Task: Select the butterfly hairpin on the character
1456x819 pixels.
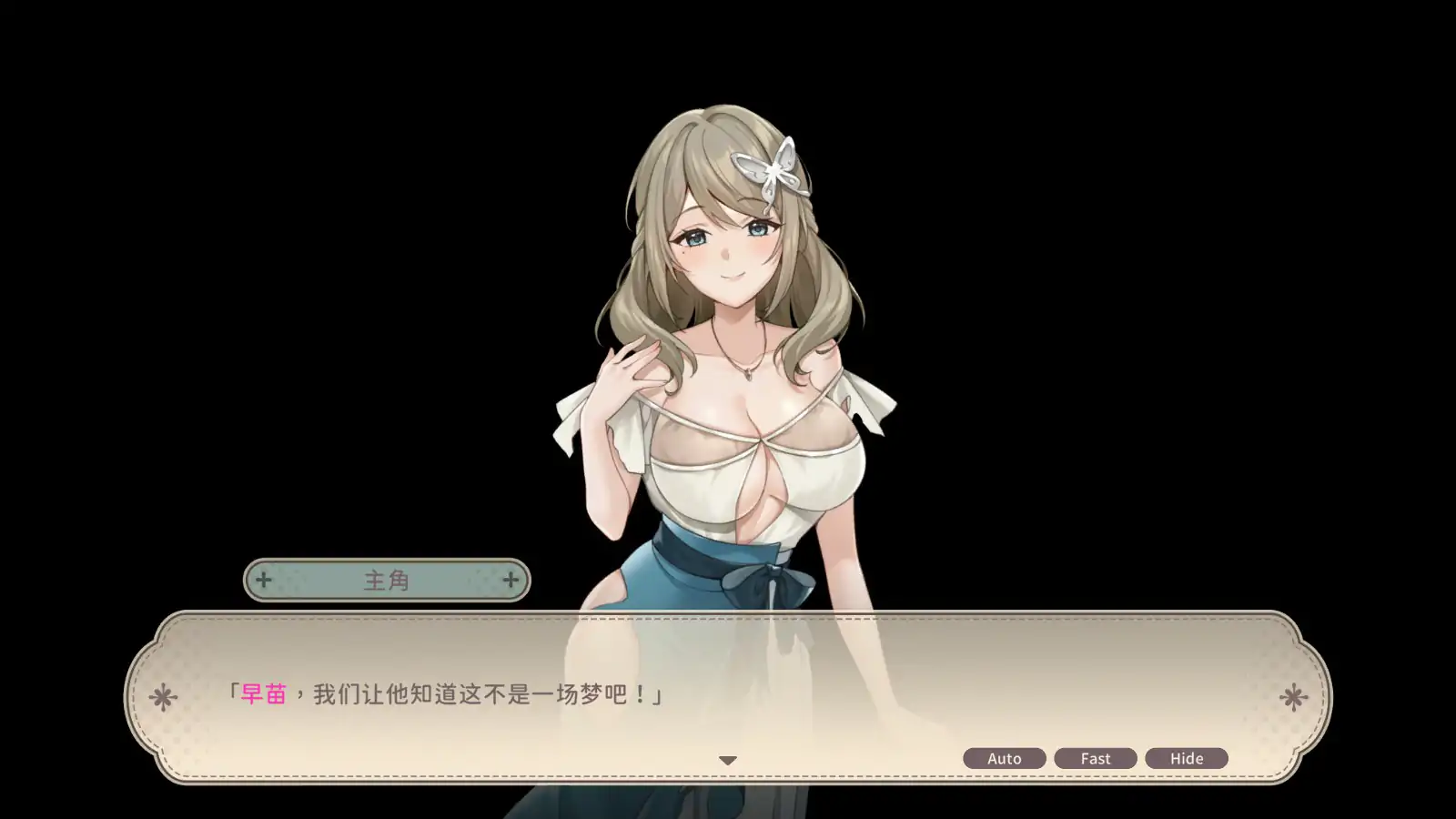Action: click(771, 172)
